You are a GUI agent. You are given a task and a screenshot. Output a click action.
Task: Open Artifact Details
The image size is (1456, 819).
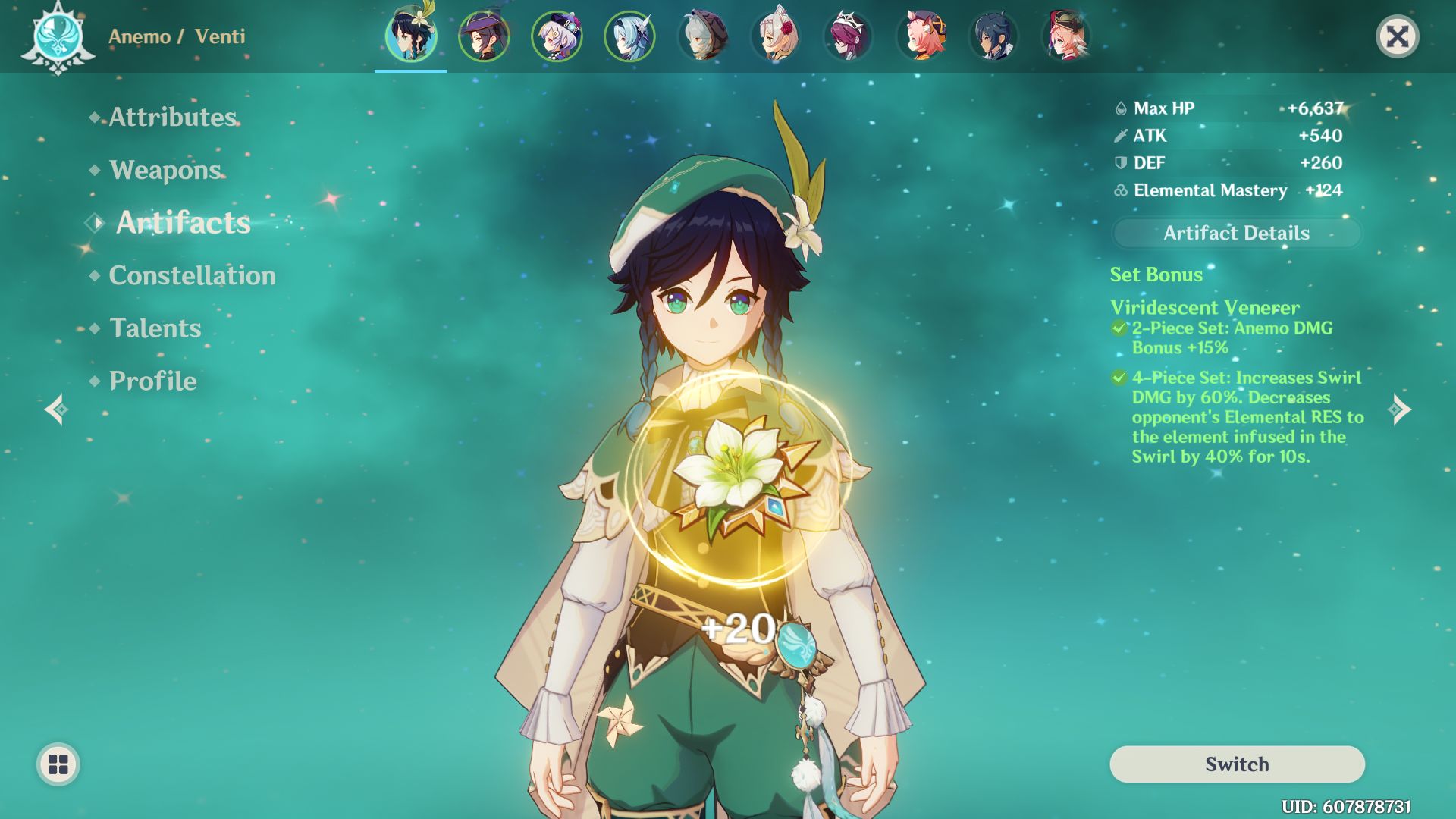1236,233
